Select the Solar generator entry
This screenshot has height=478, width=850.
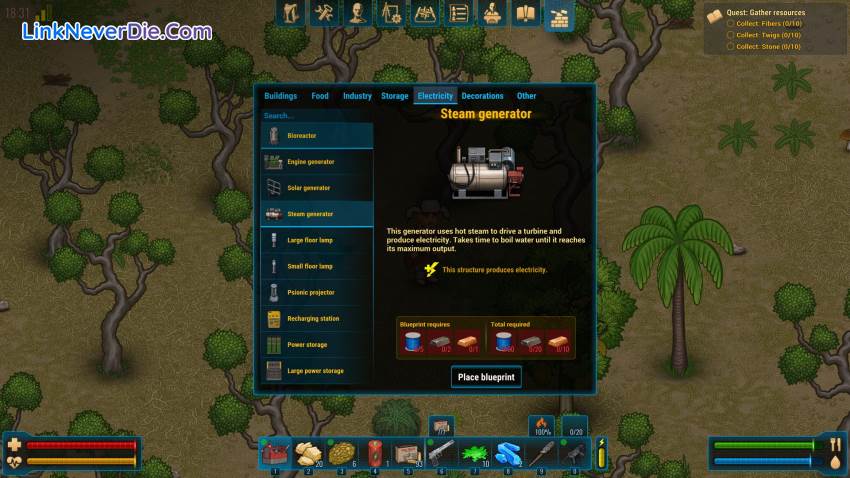coord(317,188)
